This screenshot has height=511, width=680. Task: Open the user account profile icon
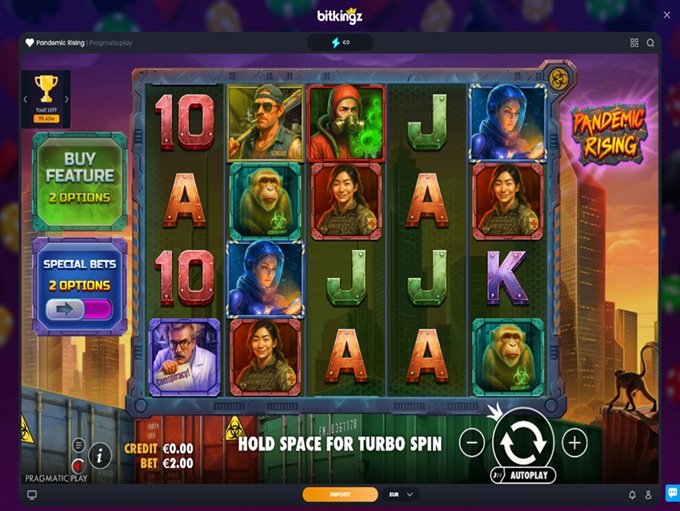click(x=649, y=494)
